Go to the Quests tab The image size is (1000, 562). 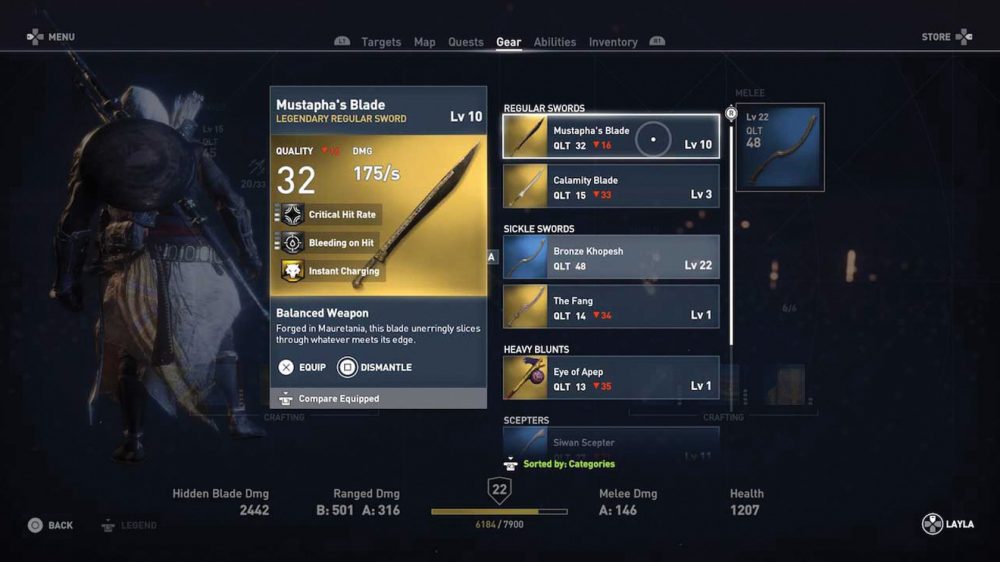click(466, 42)
